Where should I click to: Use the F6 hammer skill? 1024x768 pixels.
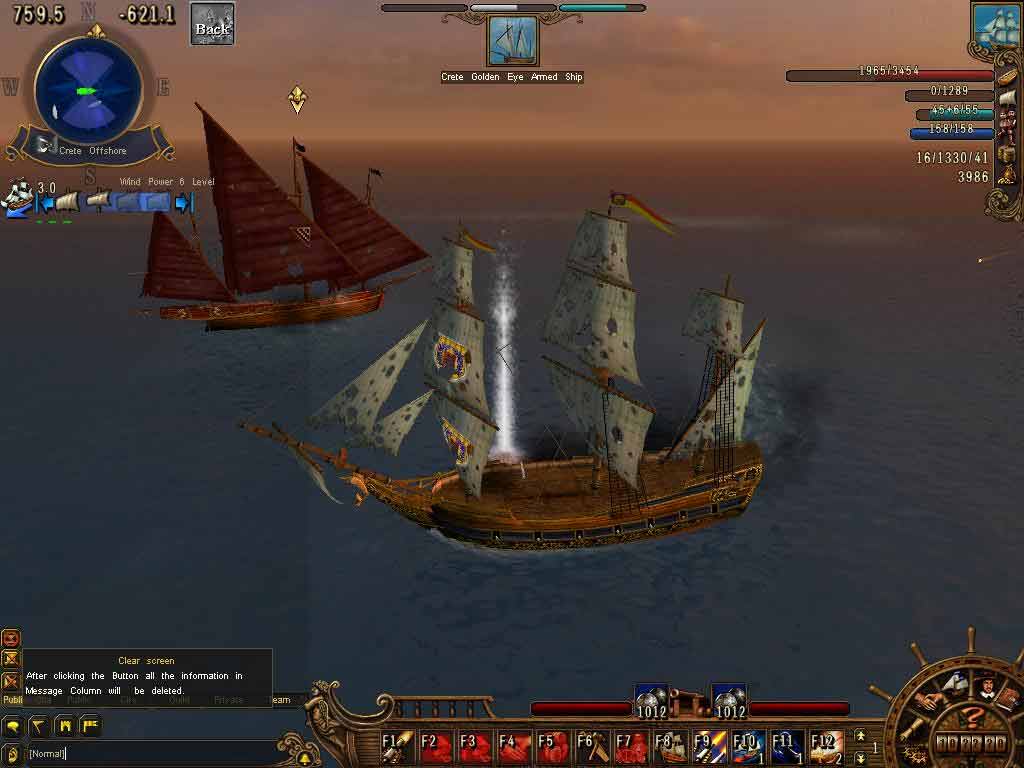pyautogui.click(x=592, y=745)
